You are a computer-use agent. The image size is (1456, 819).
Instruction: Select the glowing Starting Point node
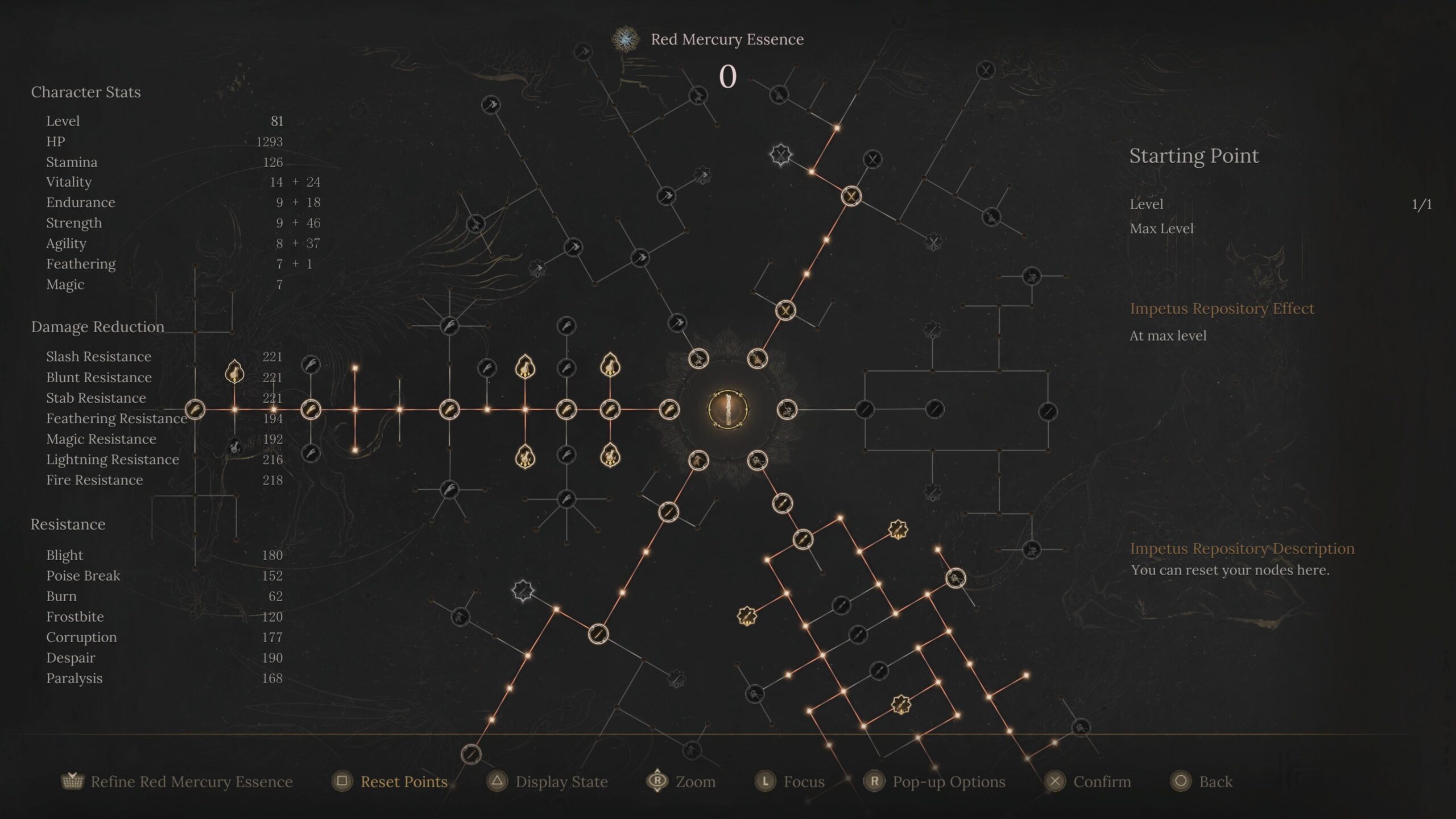pos(727,409)
